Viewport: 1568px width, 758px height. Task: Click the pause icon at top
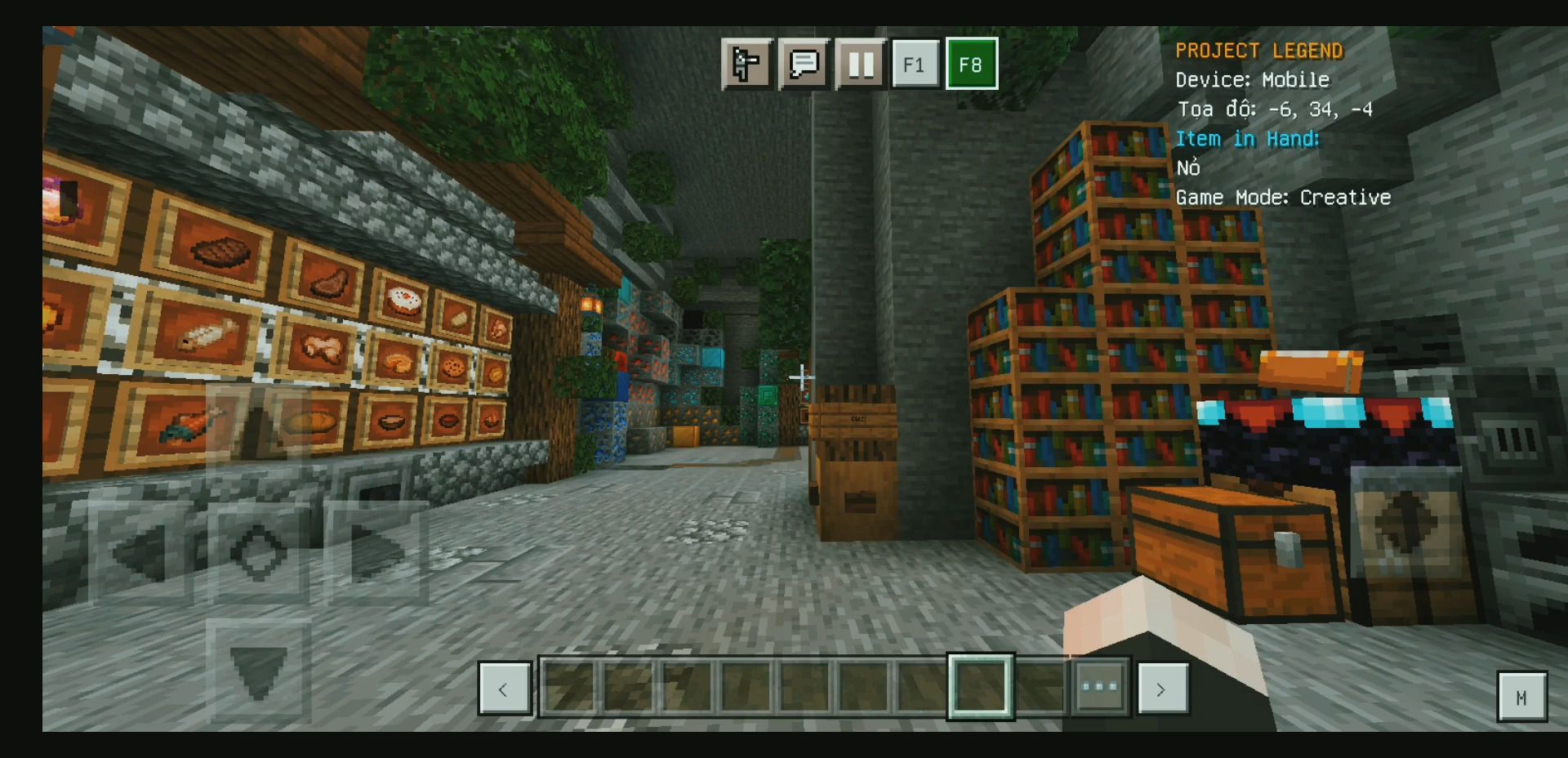tap(861, 64)
